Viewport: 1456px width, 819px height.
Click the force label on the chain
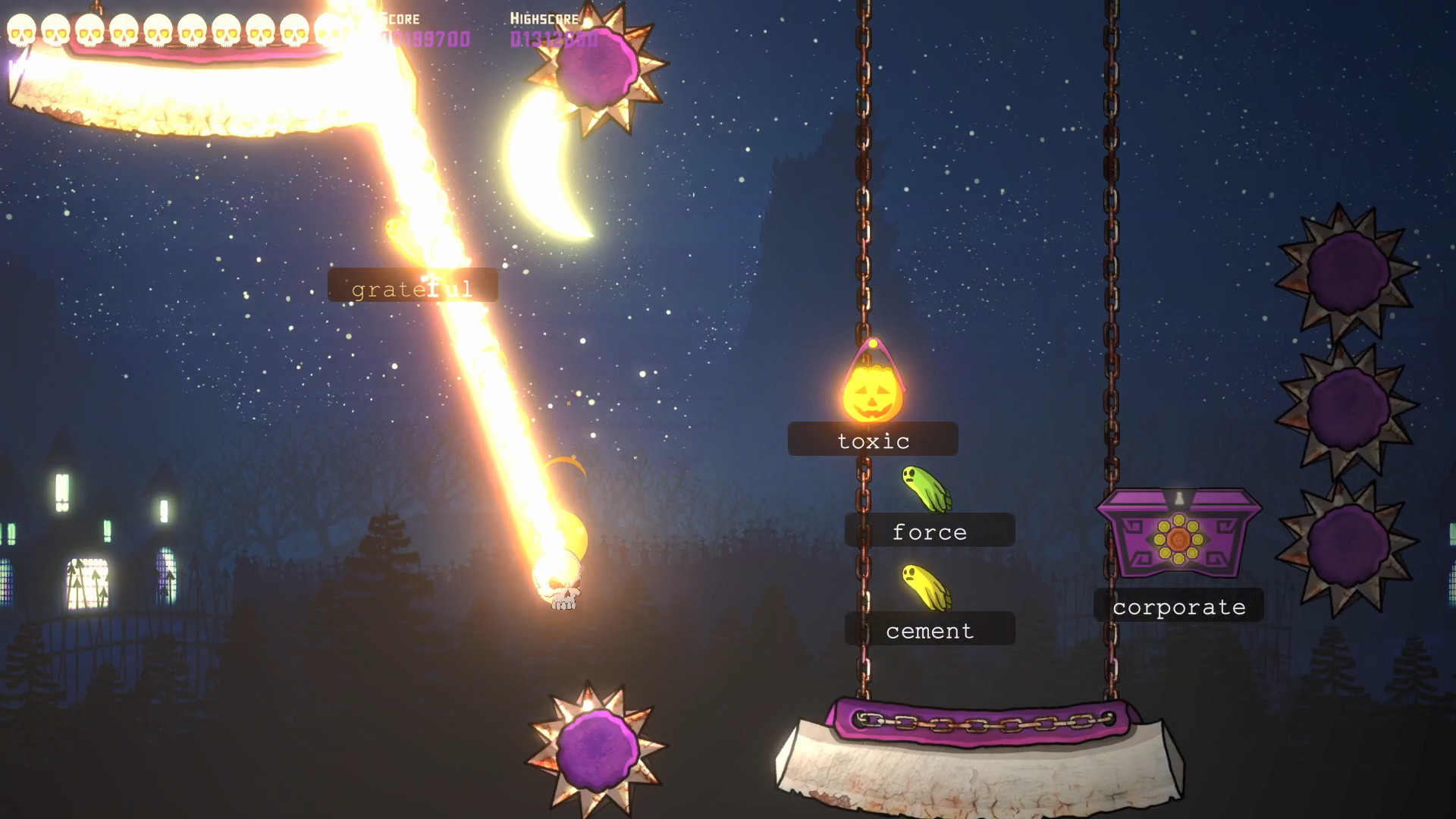[929, 531]
